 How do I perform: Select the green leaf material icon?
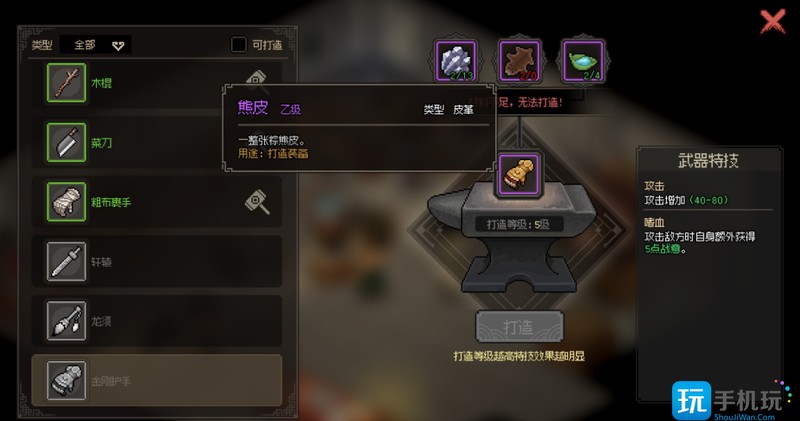(581, 61)
